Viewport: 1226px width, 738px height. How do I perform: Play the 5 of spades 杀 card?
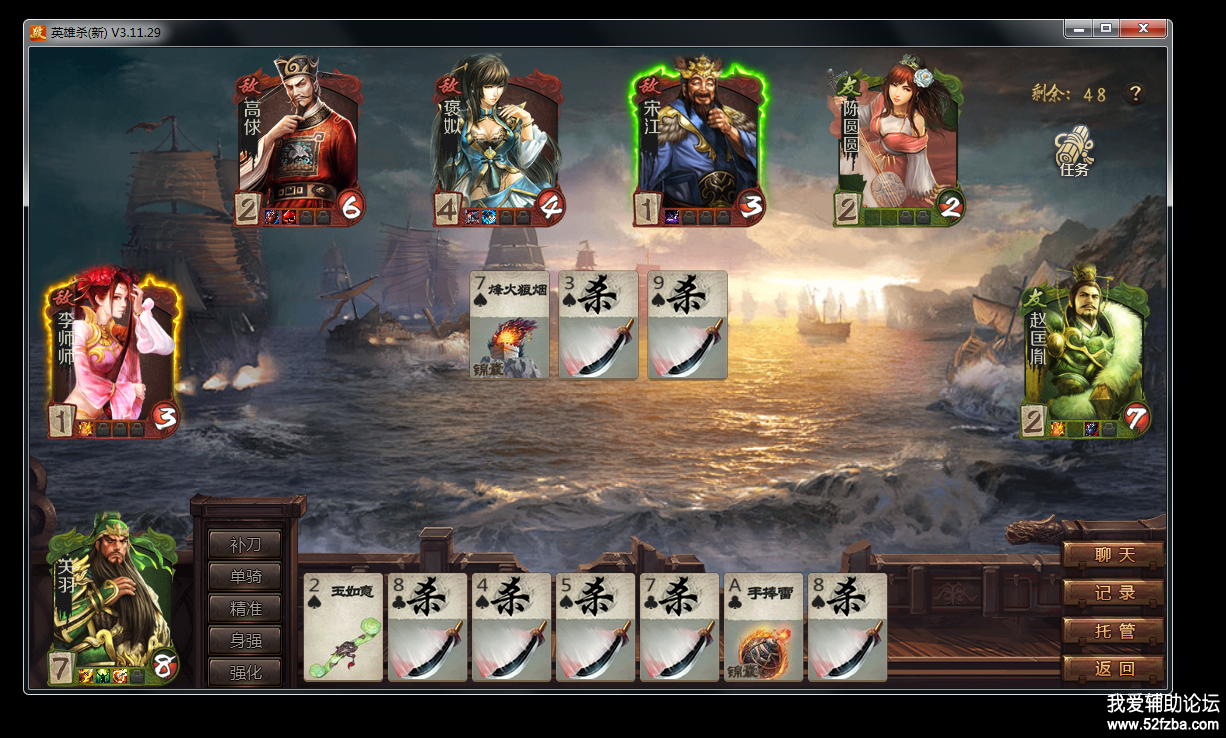point(595,627)
